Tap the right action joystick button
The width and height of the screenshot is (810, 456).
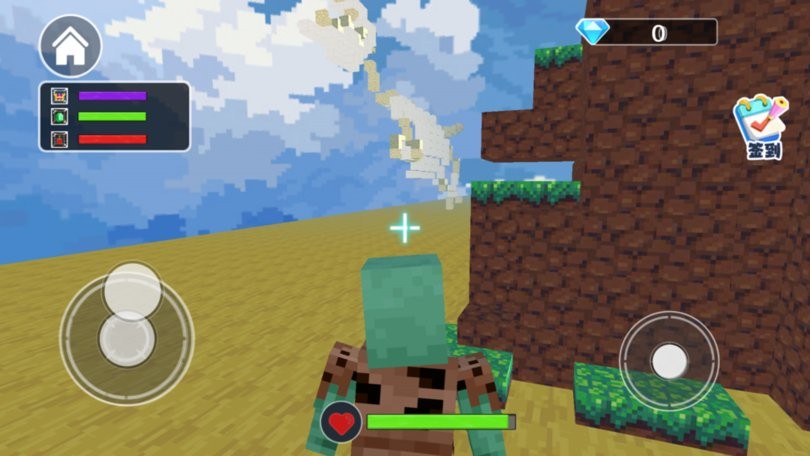[668, 360]
